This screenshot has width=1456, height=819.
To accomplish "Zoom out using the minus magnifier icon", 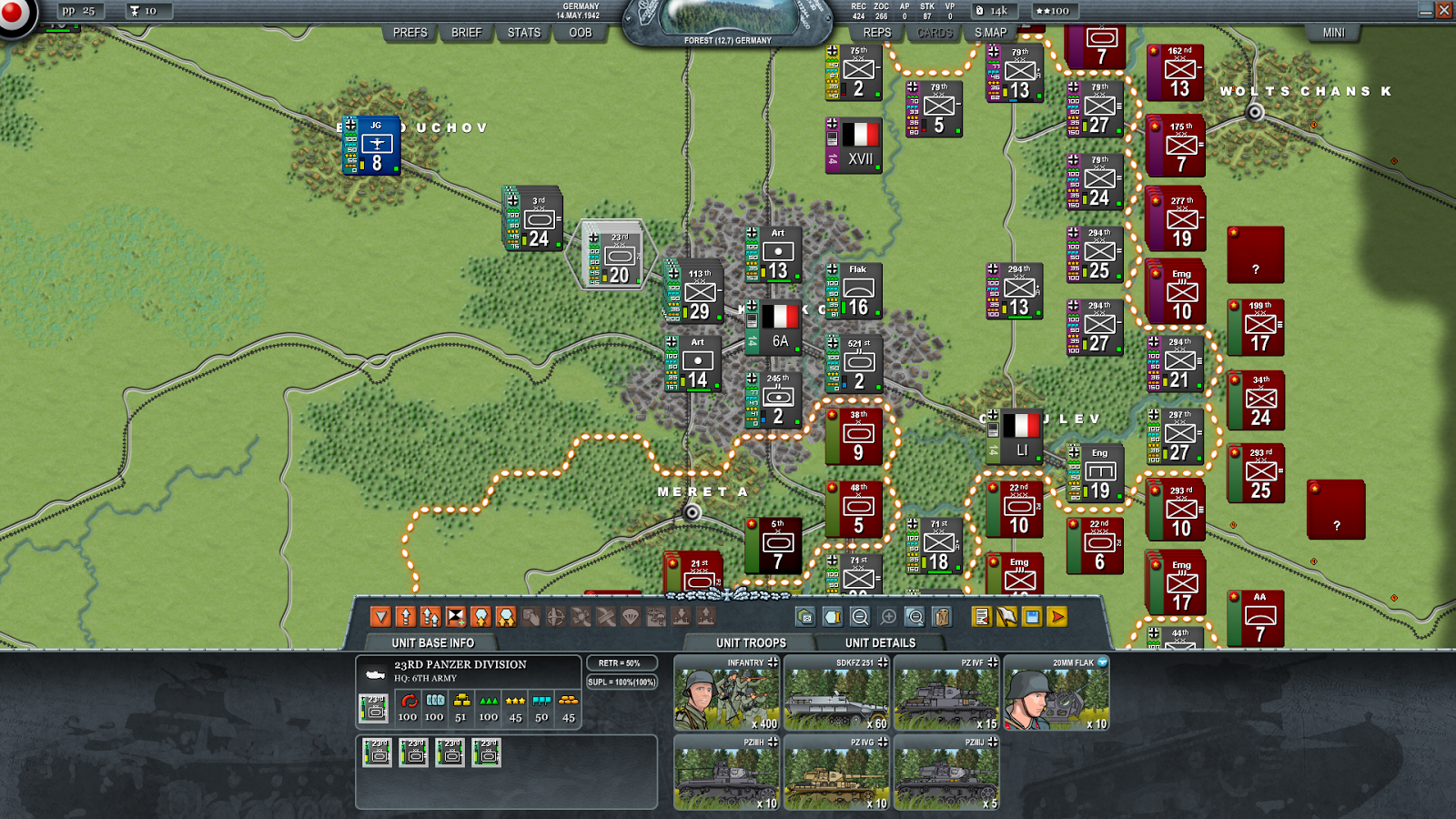I will (861, 617).
